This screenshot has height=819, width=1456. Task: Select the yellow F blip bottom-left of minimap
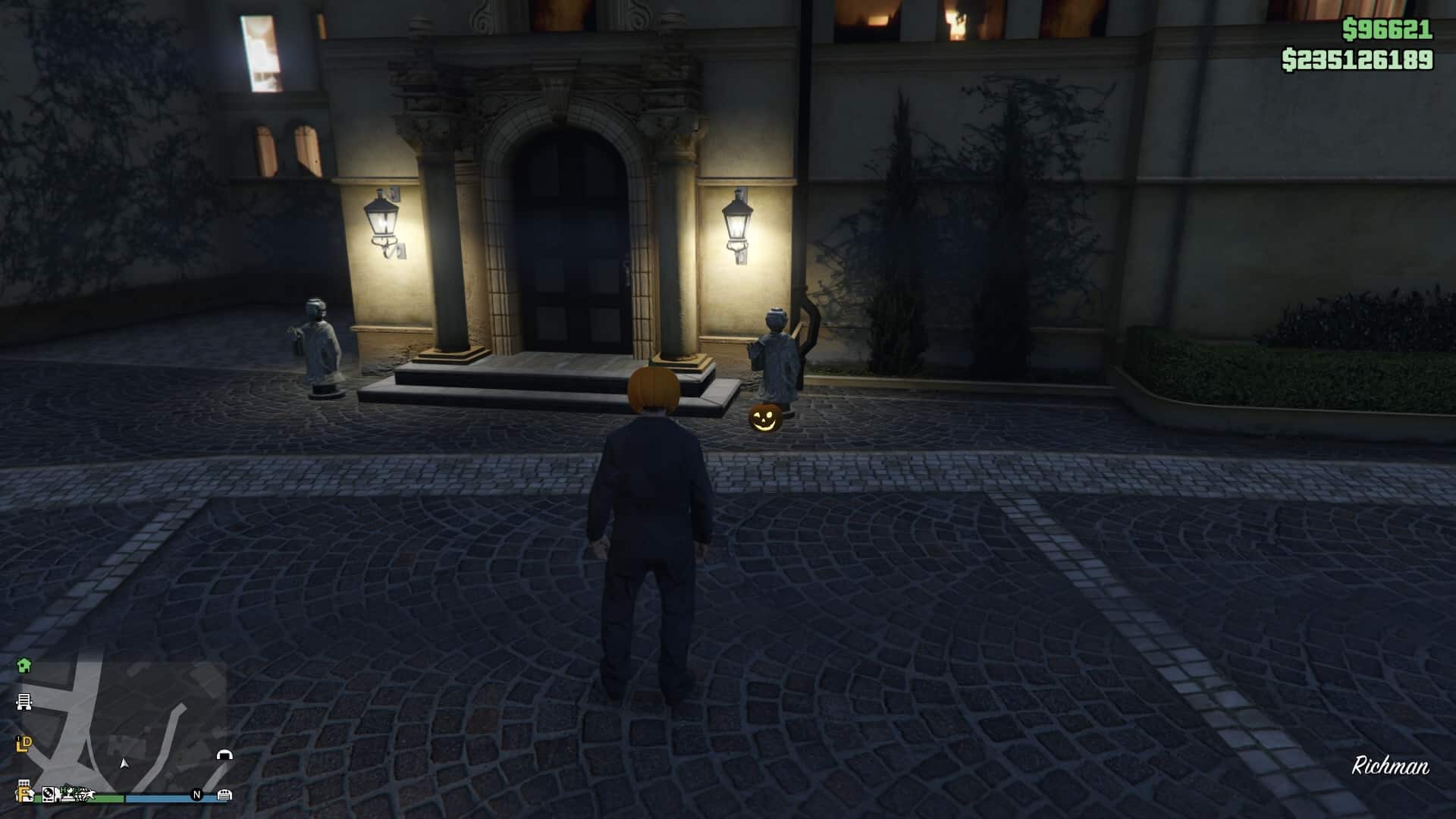click(22, 795)
